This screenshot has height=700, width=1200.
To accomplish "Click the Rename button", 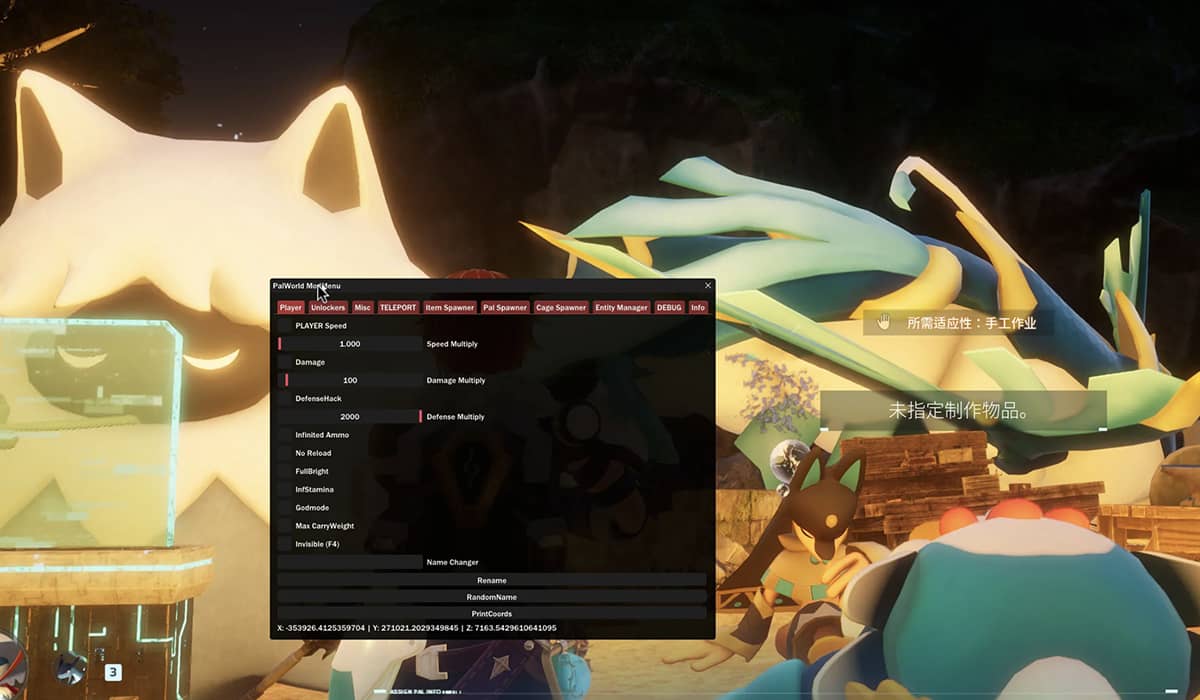I will [x=491, y=580].
